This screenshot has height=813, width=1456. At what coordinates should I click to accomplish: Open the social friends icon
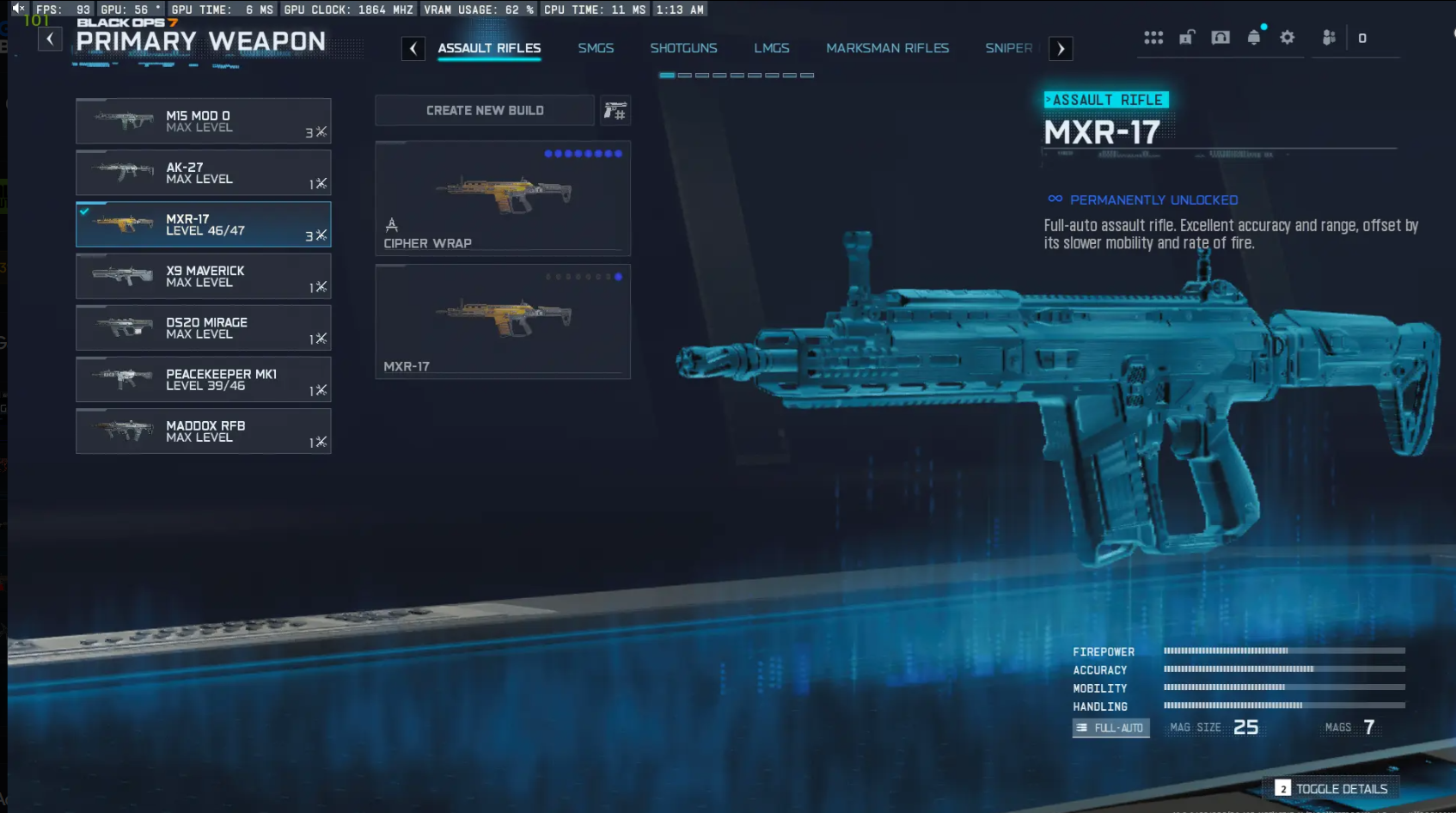[x=1328, y=37]
